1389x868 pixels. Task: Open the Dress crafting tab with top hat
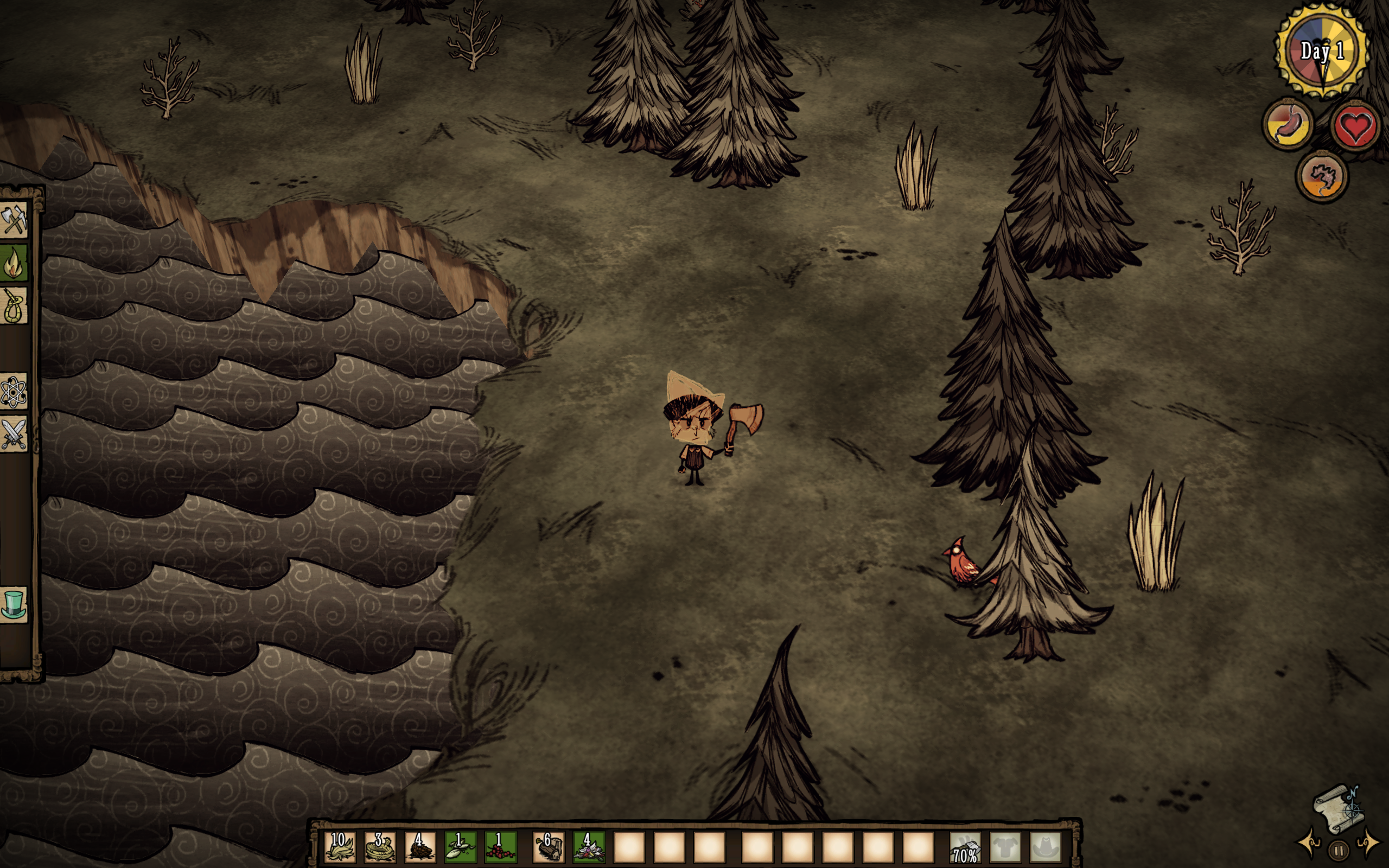14,604
